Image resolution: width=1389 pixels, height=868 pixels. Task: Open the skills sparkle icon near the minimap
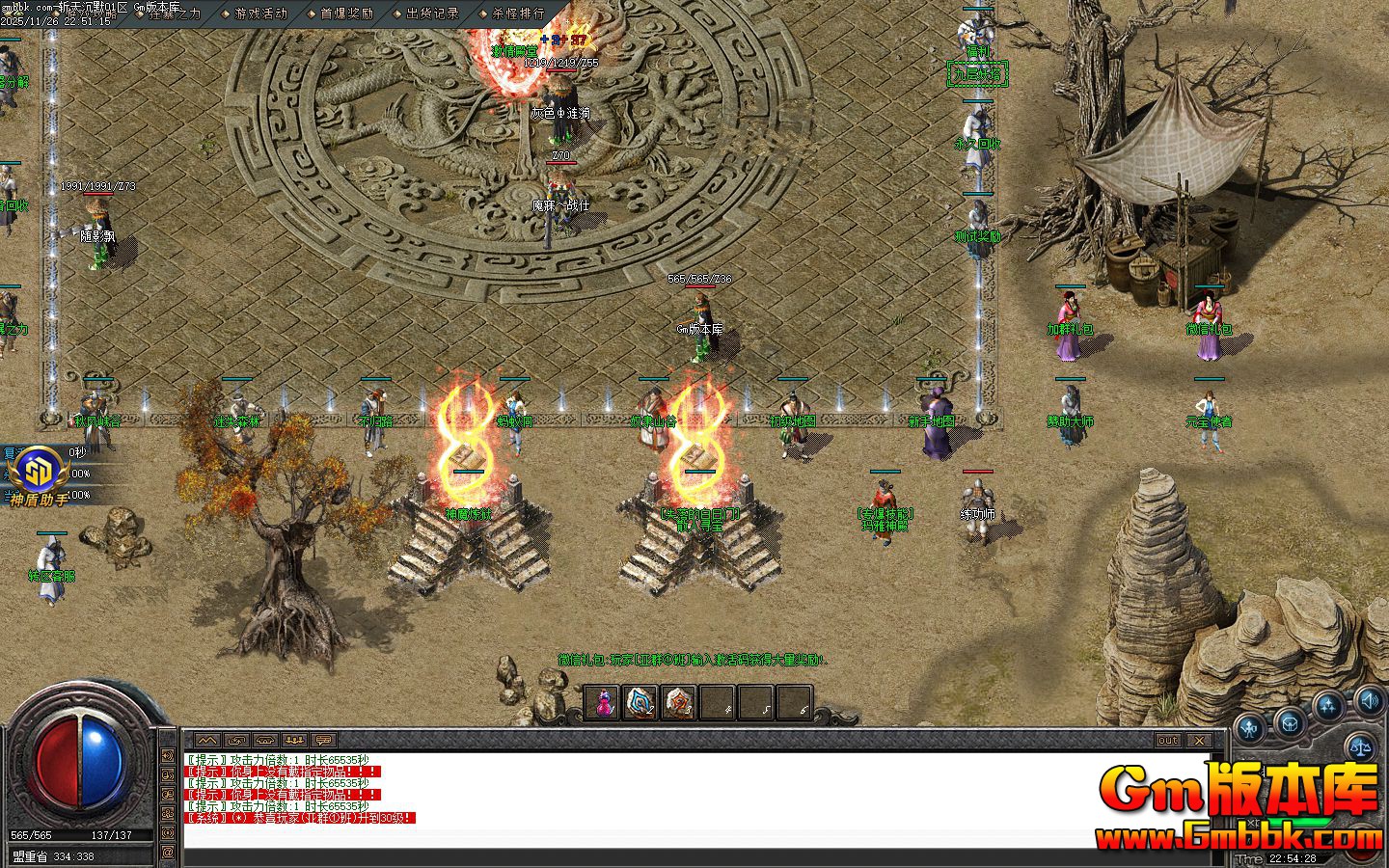click(x=1328, y=705)
